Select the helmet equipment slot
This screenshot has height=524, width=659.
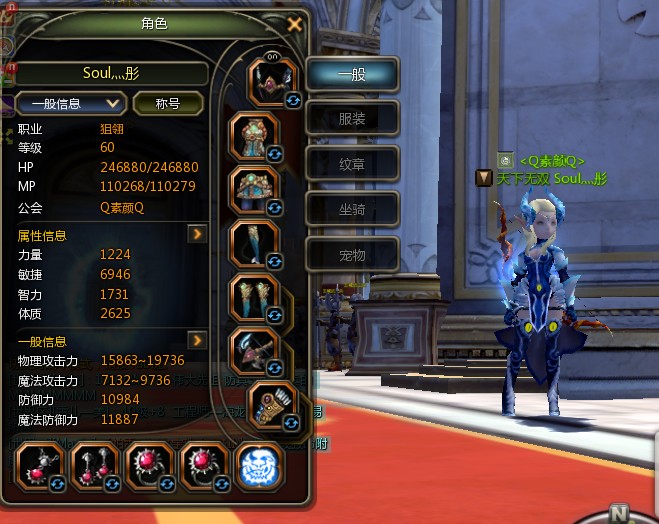267,82
